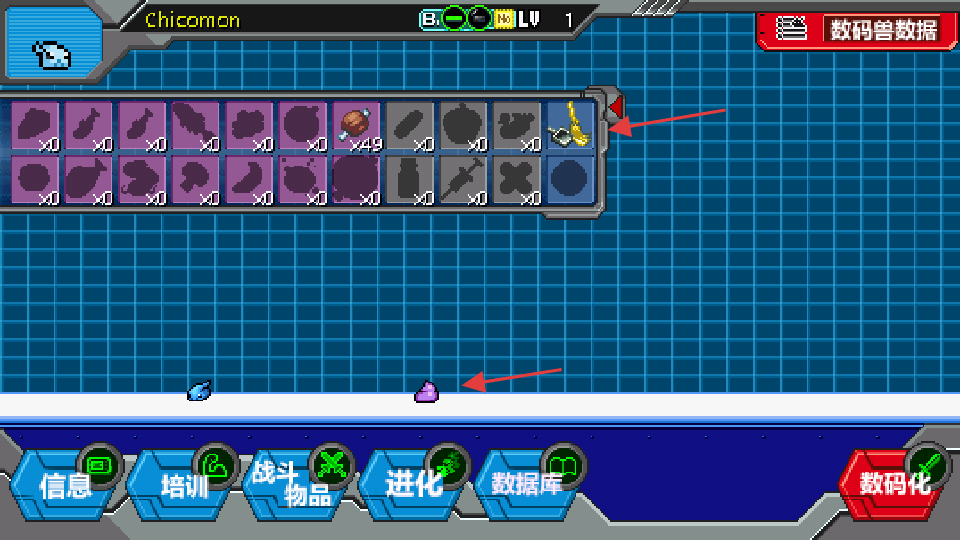Collapse the item panel with red arrow
The height and width of the screenshot is (540, 960).
(x=615, y=105)
